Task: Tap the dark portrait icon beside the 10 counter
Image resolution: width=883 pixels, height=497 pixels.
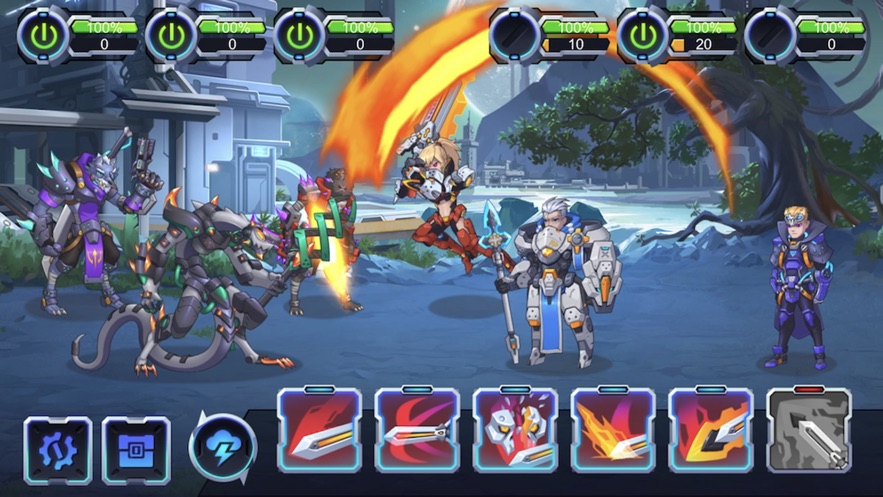Action: 514,36
